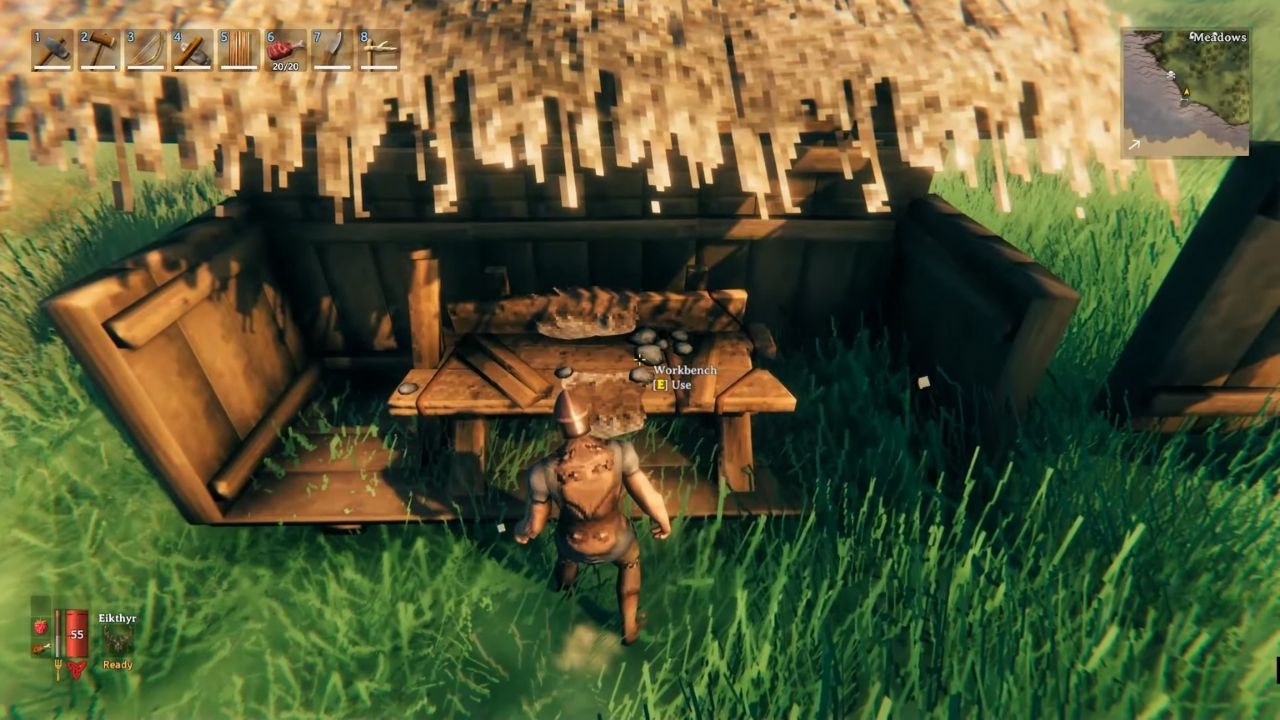Click the grilled meat food icon
The image size is (1280, 720).
click(42, 649)
